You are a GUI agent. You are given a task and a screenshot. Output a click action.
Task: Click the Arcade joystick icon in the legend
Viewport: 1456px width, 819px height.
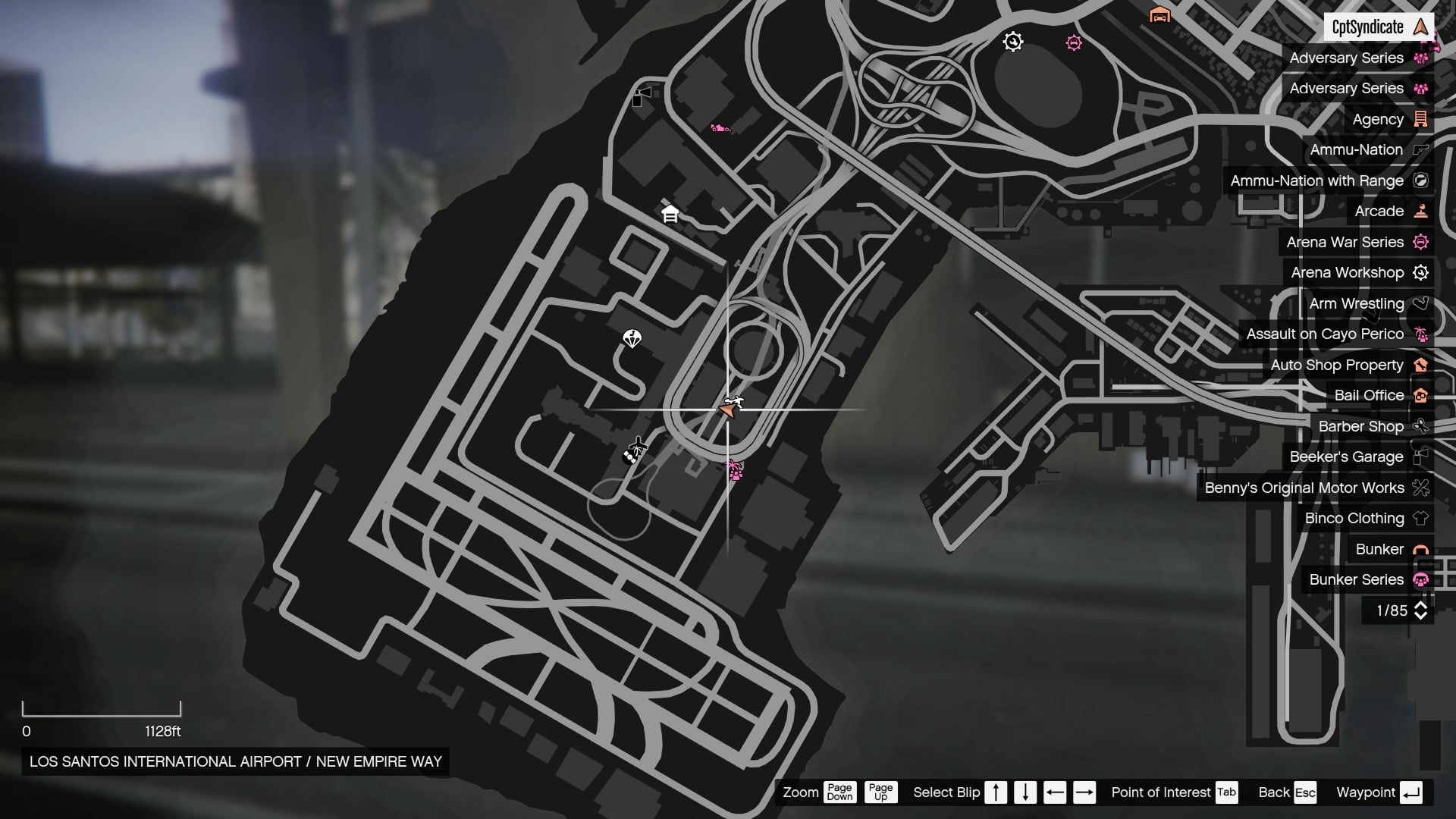coord(1420,211)
